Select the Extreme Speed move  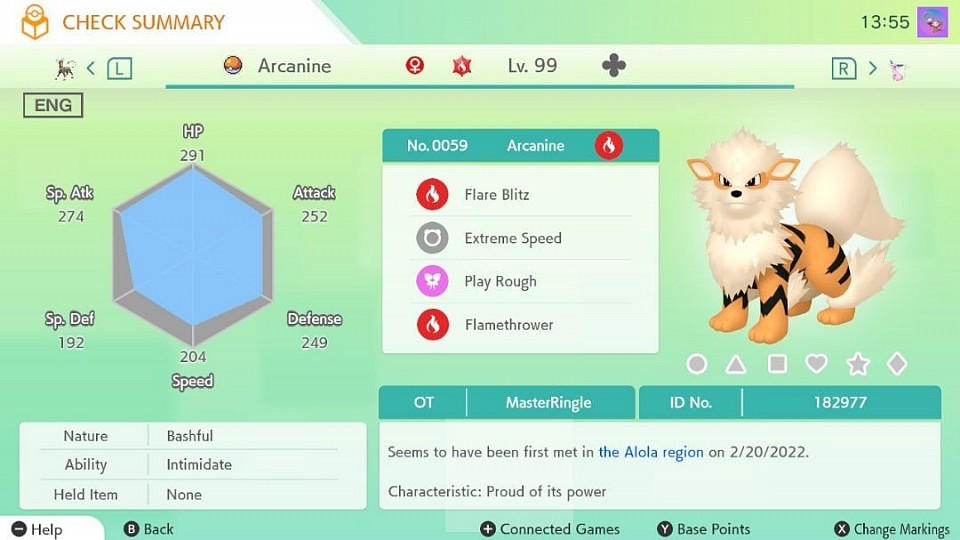click(x=512, y=238)
